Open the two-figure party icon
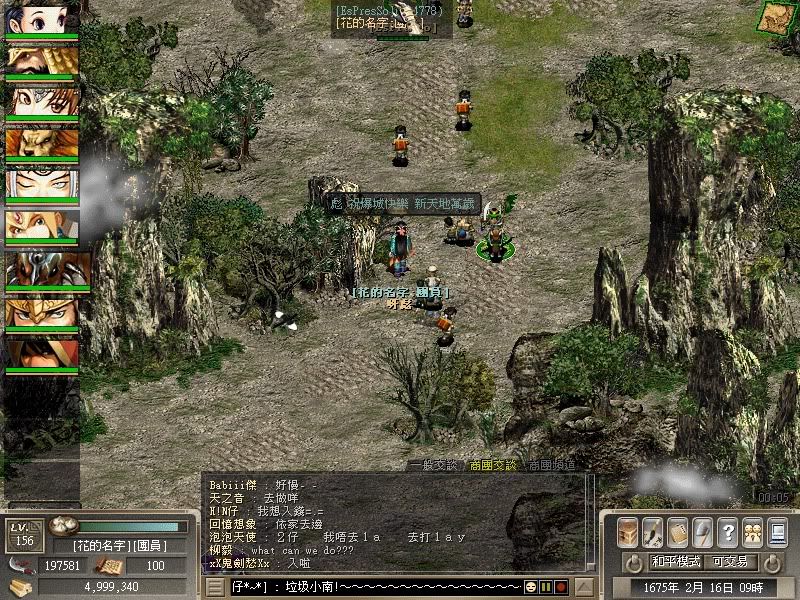Screen dimensions: 800x600 752,531
